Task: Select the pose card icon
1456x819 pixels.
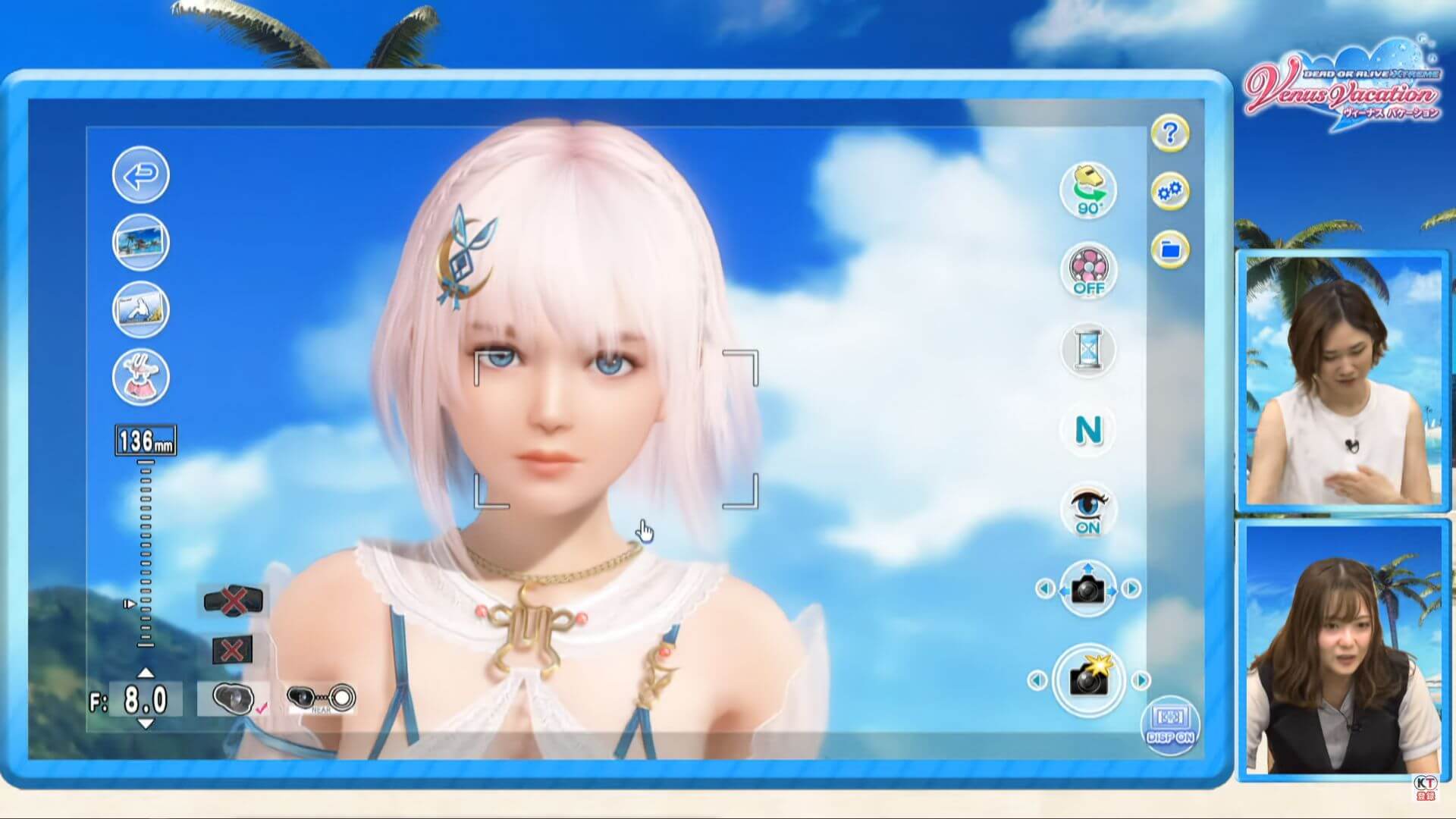Action: tap(141, 309)
